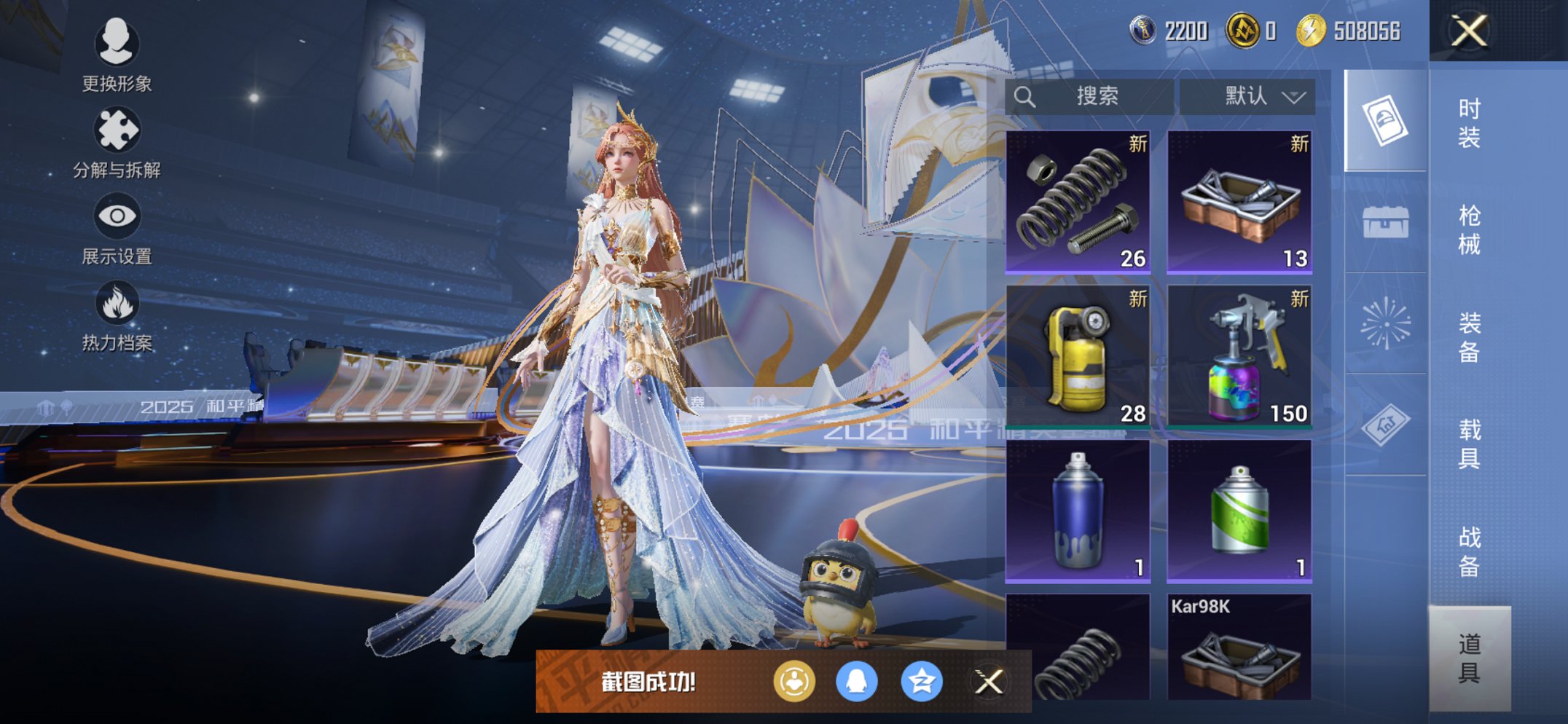Switch to the 战备 combat prep tab
Viewport: 1568px width, 724px height.
(1469, 551)
